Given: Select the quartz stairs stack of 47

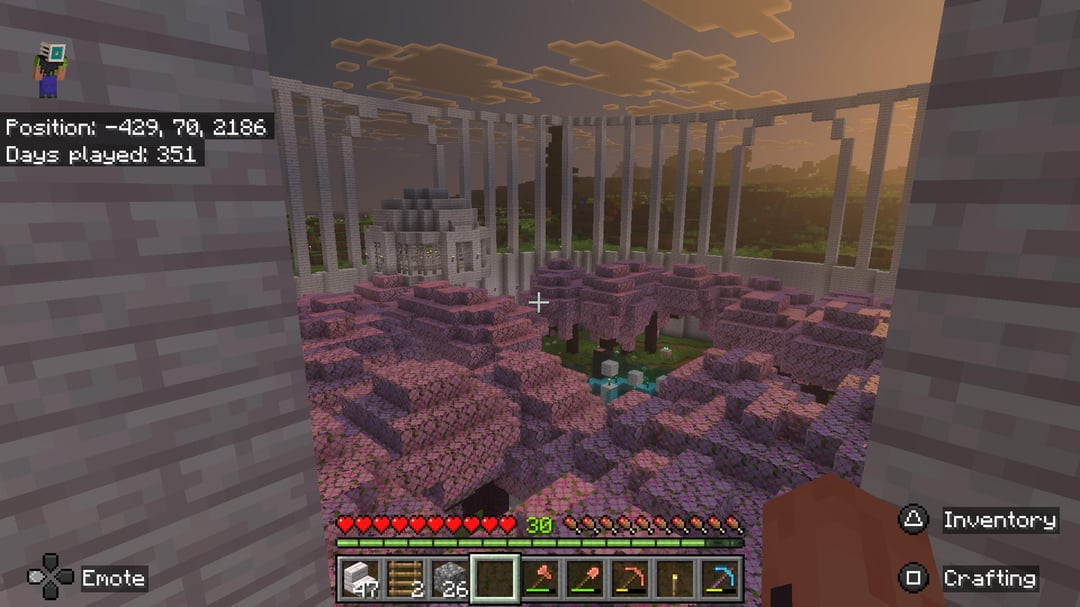Looking at the screenshot, I should [359, 578].
